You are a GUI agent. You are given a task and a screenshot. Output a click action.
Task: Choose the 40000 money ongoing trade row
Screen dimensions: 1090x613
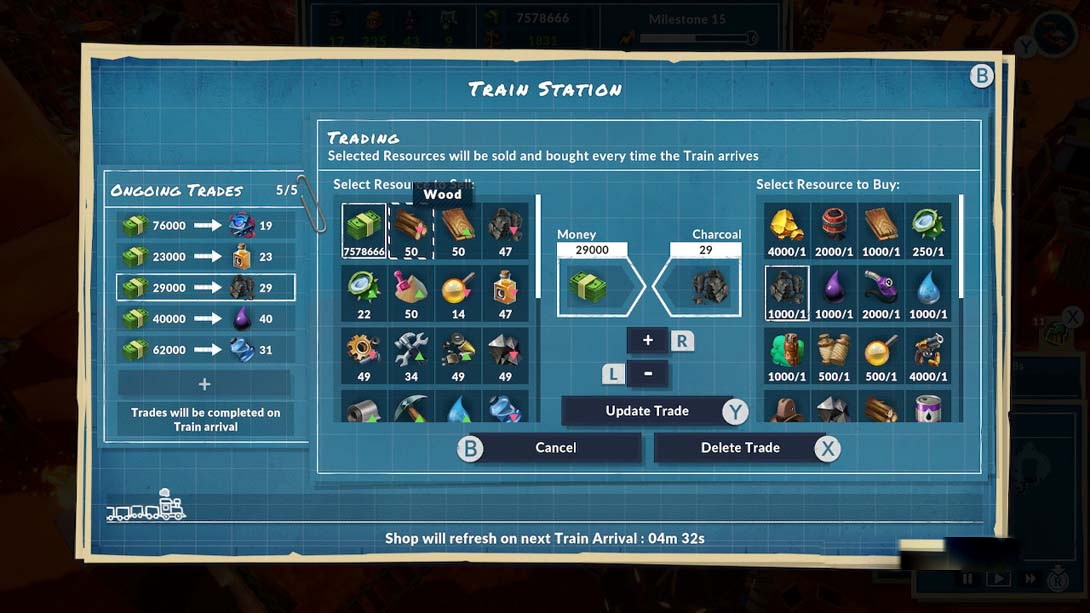[205, 319]
